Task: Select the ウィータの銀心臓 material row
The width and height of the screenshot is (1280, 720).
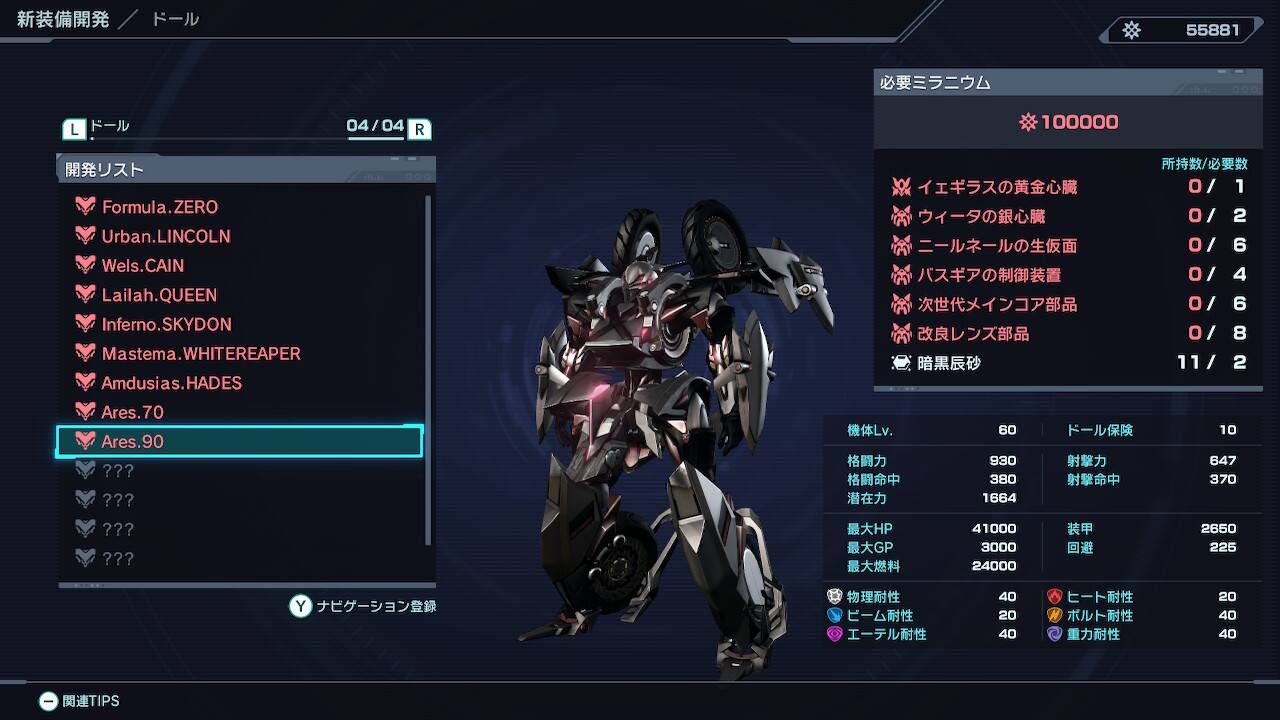Action: tap(1067, 216)
